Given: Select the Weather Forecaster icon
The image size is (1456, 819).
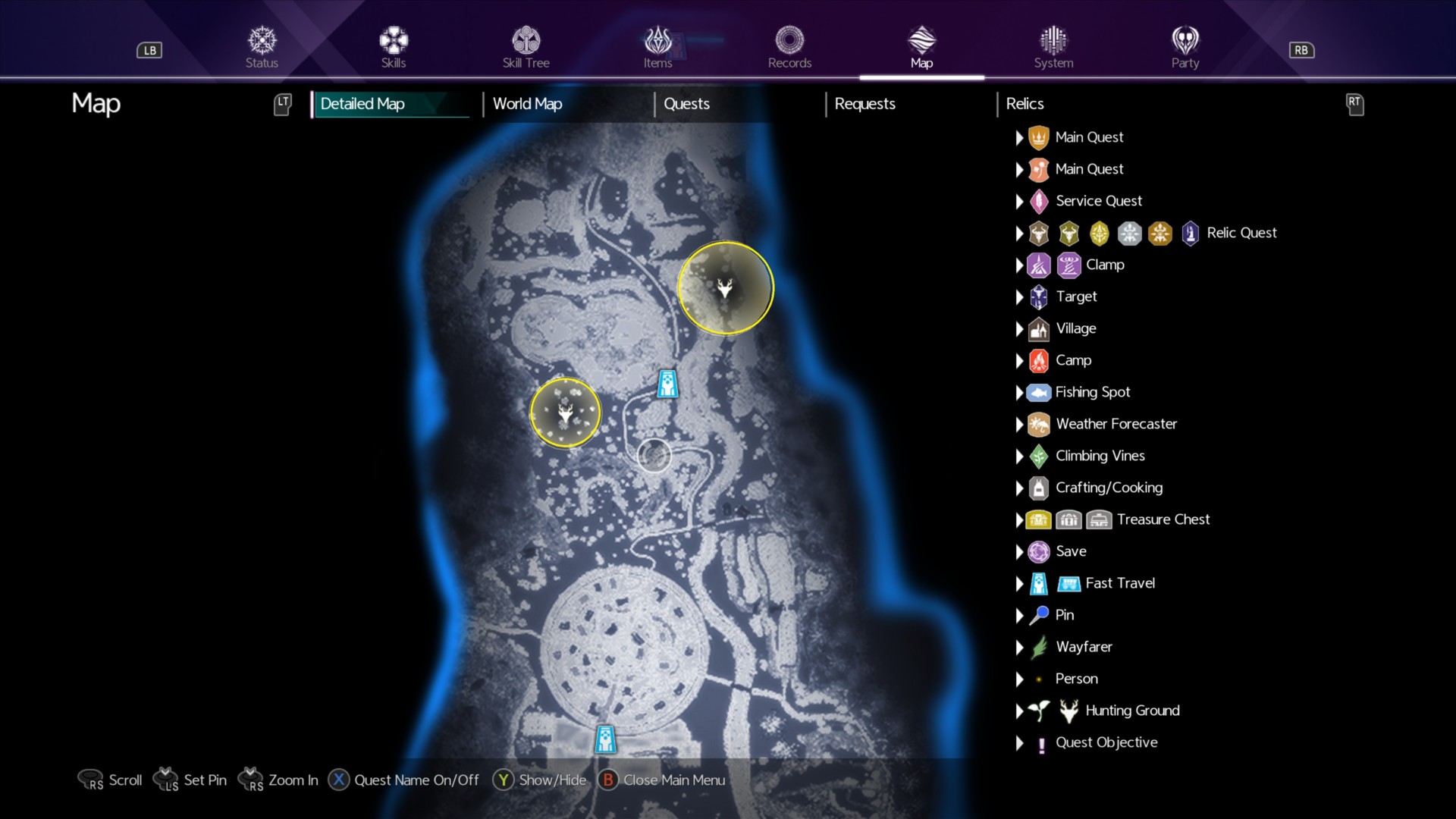Looking at the screenshot, I should coord(1038,424).
